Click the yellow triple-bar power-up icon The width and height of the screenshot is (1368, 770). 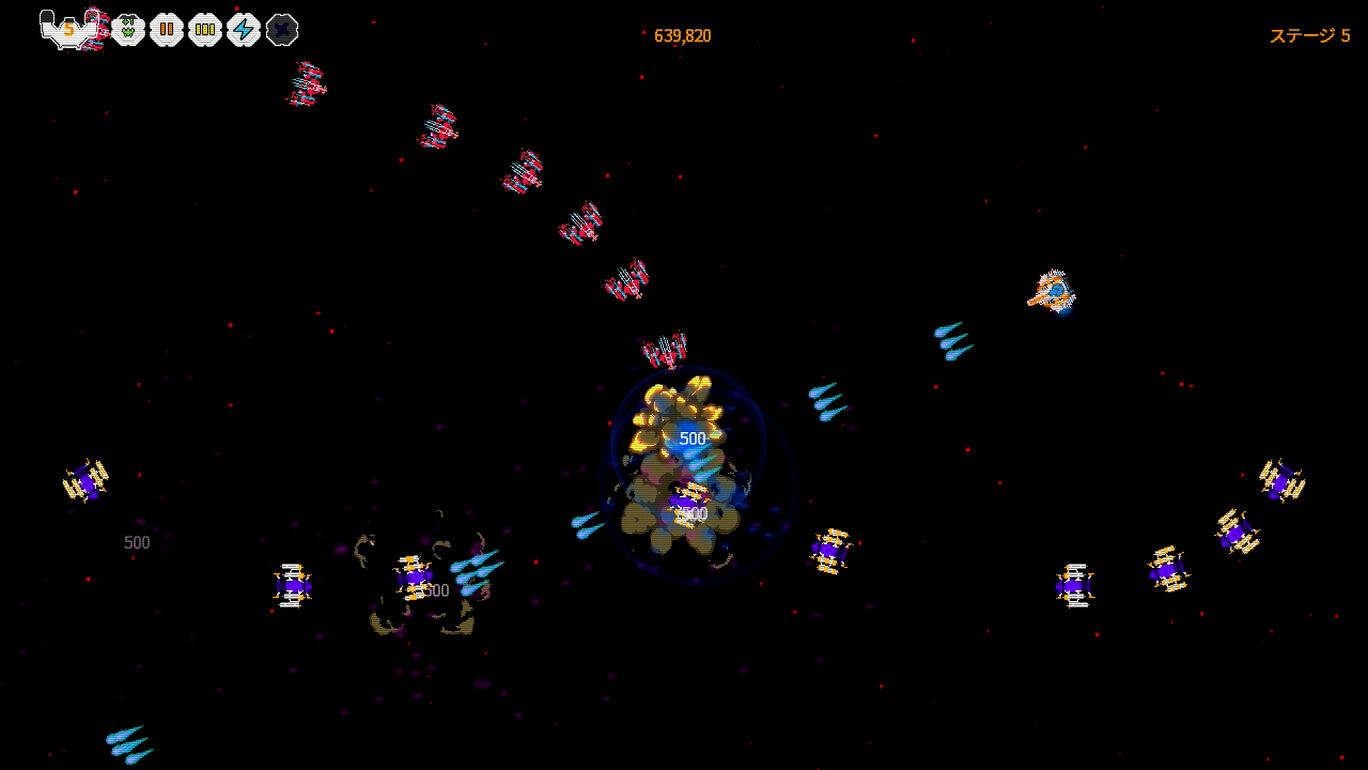[x=204, y=28]
